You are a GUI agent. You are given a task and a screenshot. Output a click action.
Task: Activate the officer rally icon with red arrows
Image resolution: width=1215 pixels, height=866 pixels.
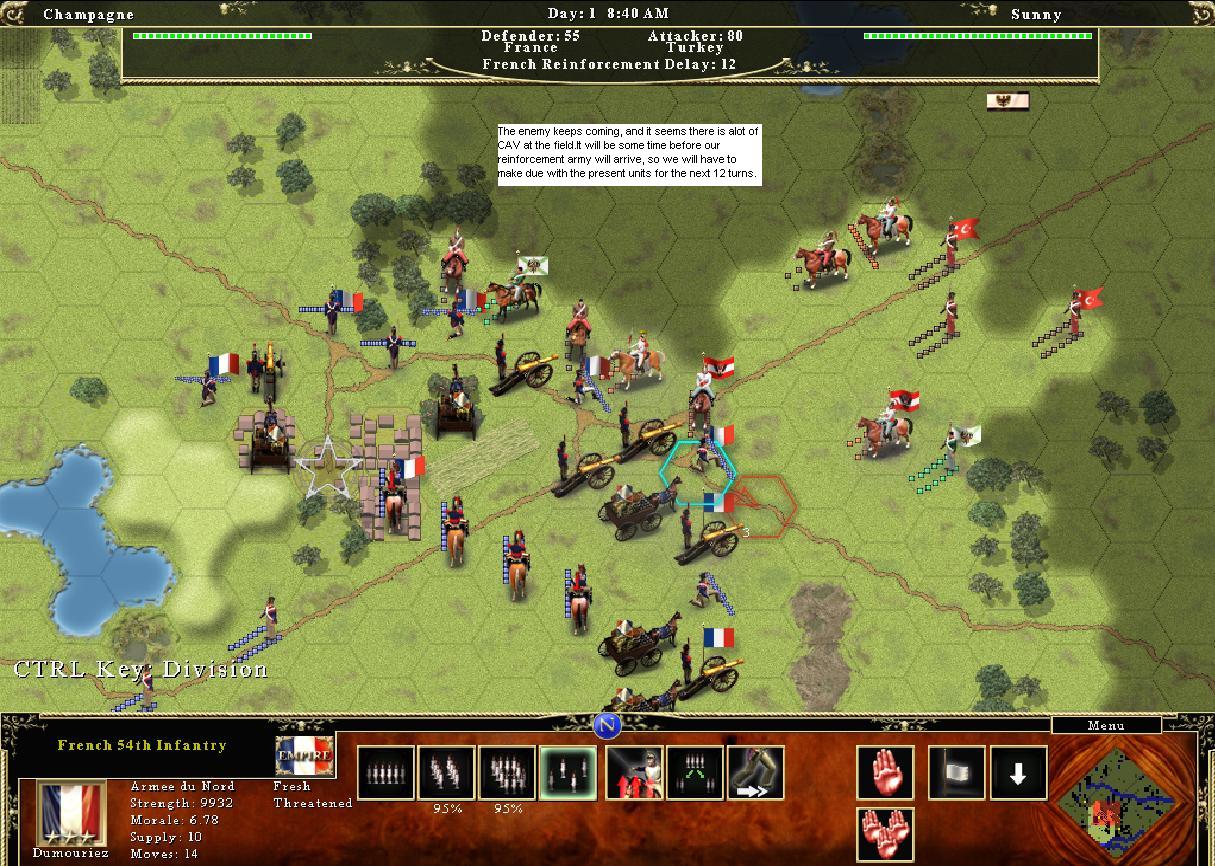click(x=634, y=773)
